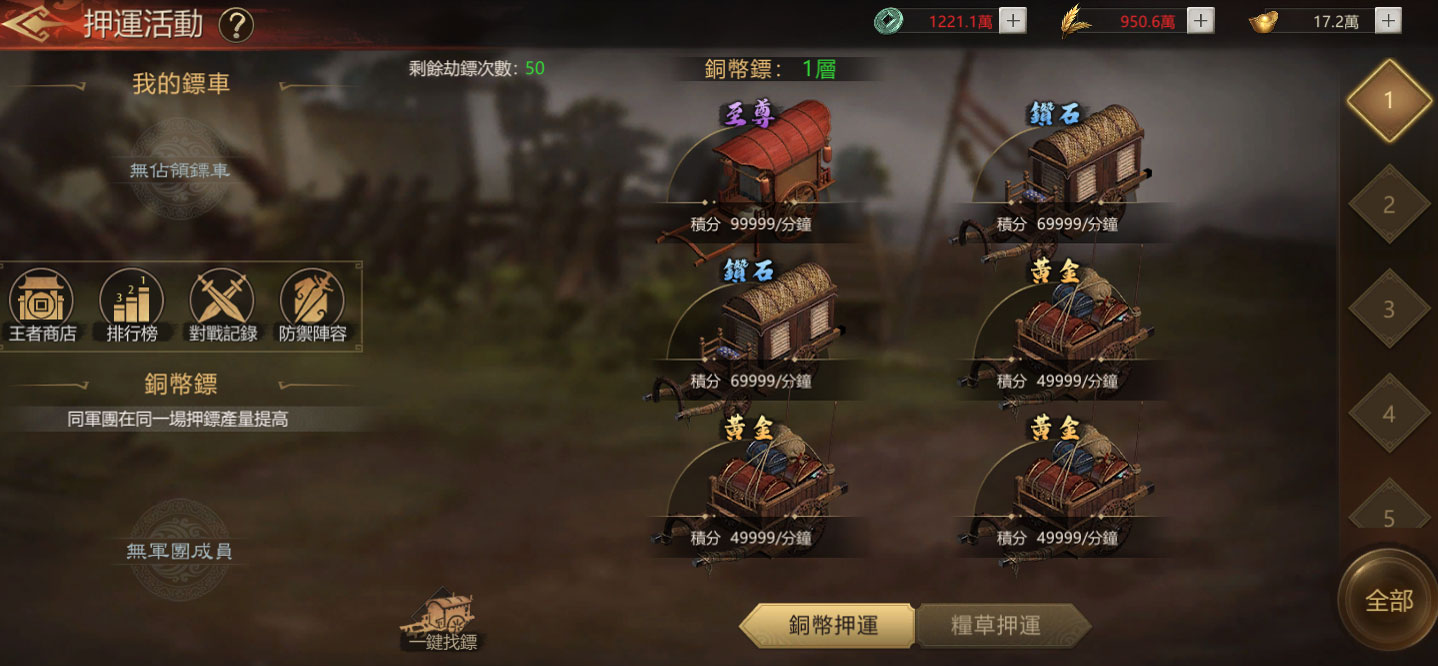Go back using the top-left arrow
Screen dimensions: 1438x666
click(x=28, y=22)
